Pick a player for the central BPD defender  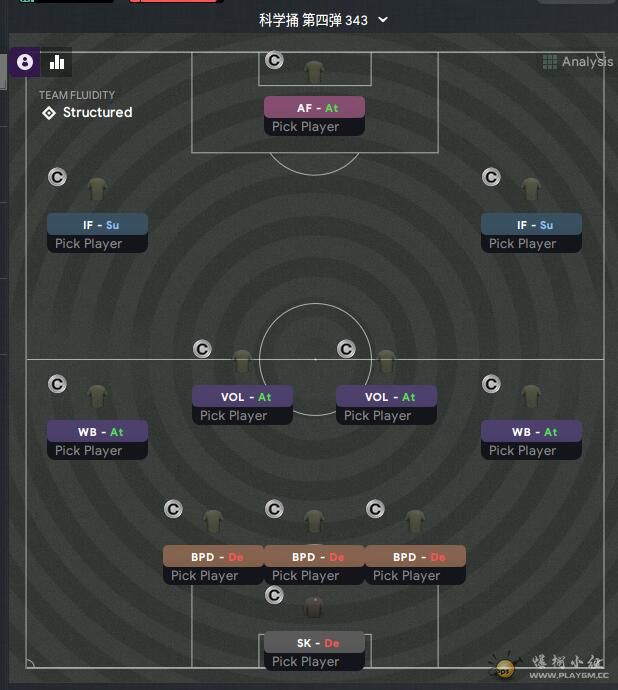[314, 576]
